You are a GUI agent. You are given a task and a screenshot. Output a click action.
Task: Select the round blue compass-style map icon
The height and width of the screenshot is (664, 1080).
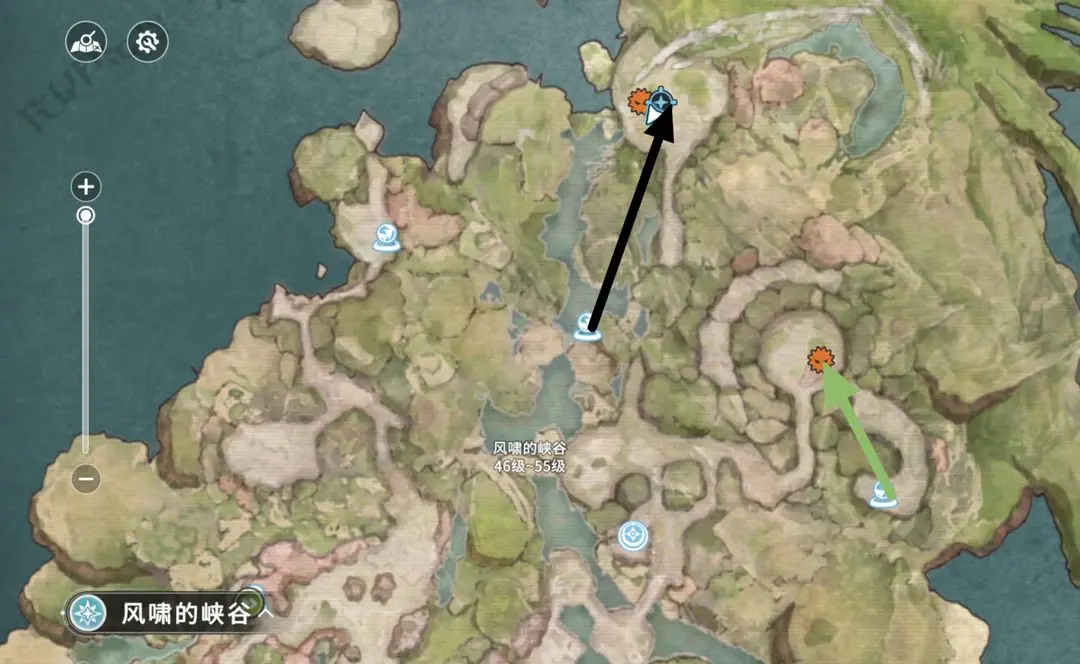point(632,536)
